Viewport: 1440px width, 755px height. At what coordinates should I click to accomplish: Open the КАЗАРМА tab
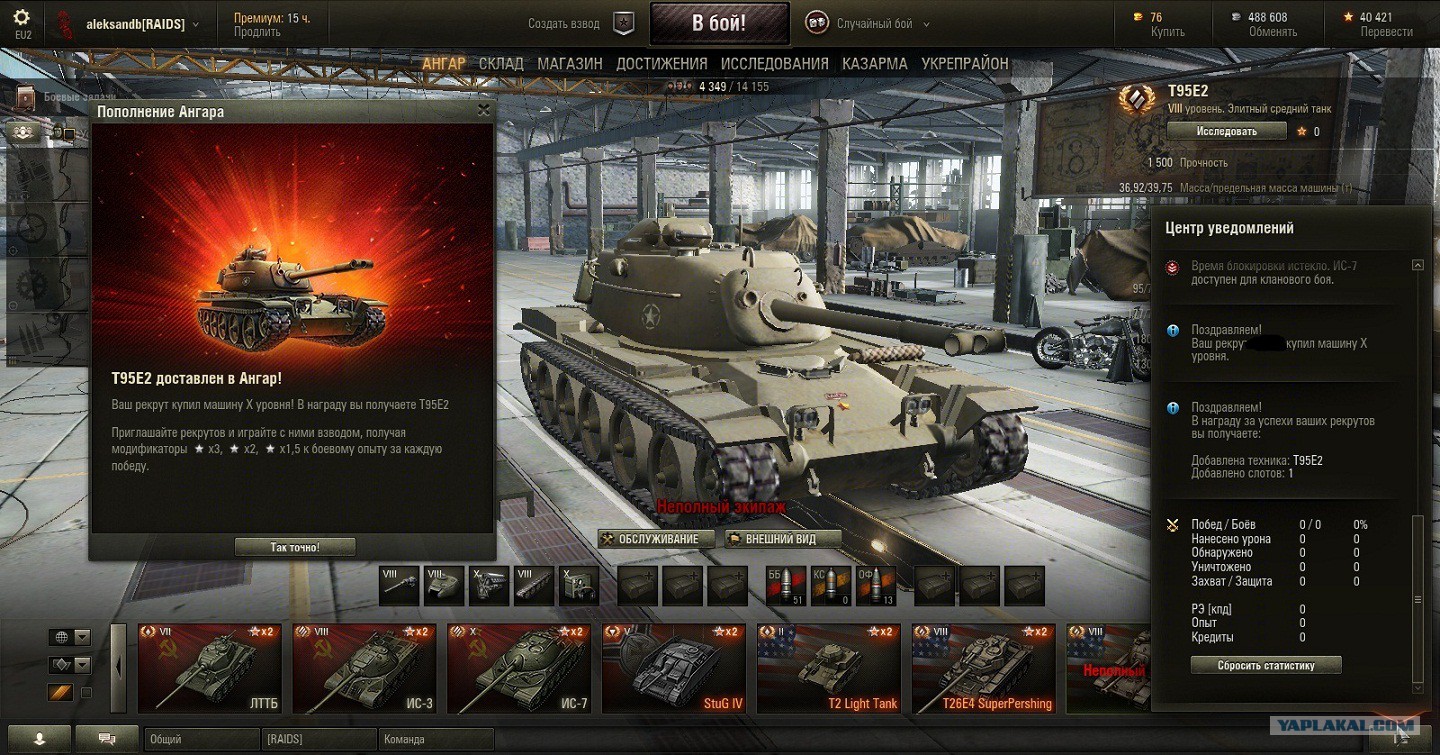(874, 63)
